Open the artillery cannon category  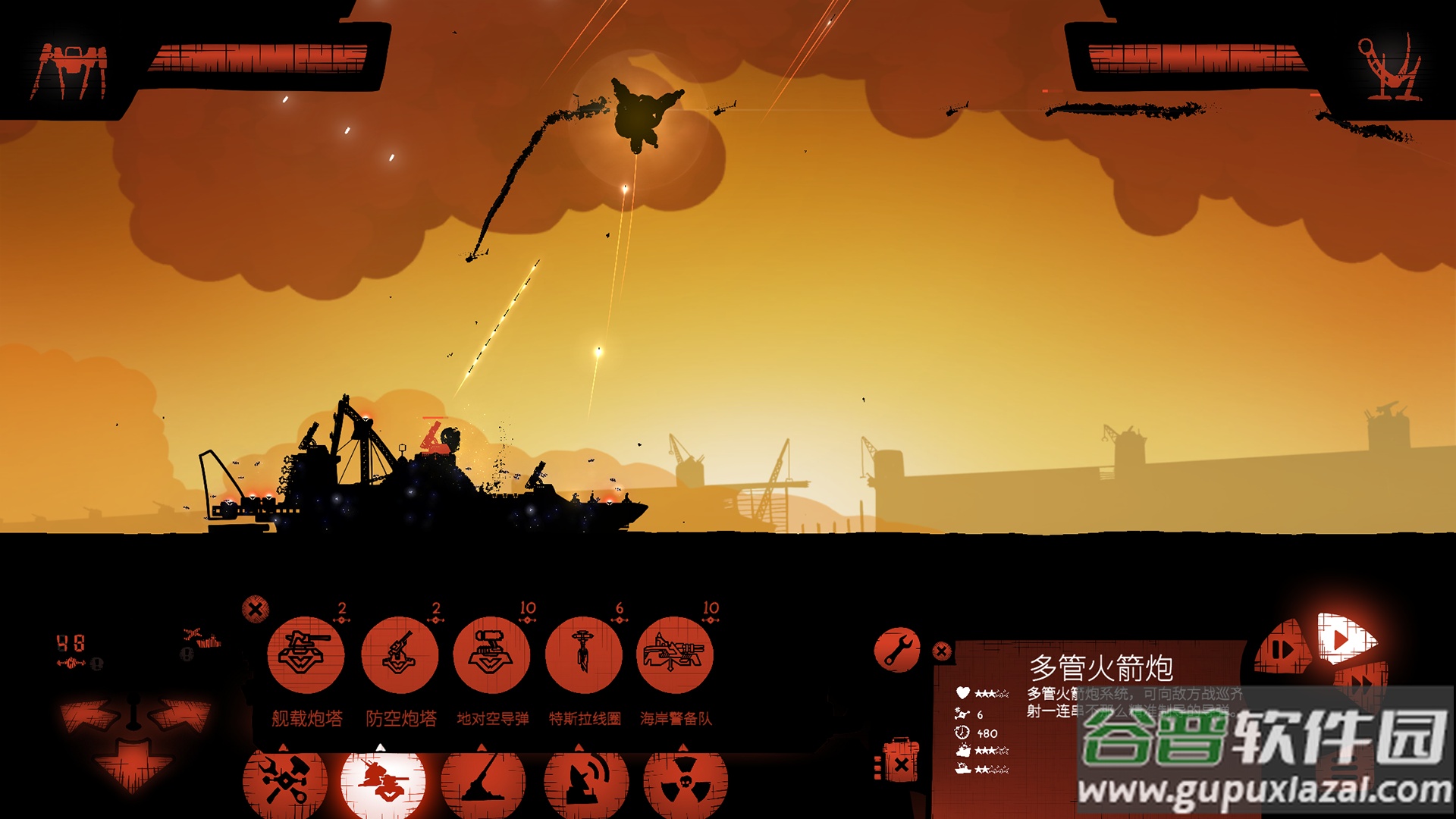point(482,781)
